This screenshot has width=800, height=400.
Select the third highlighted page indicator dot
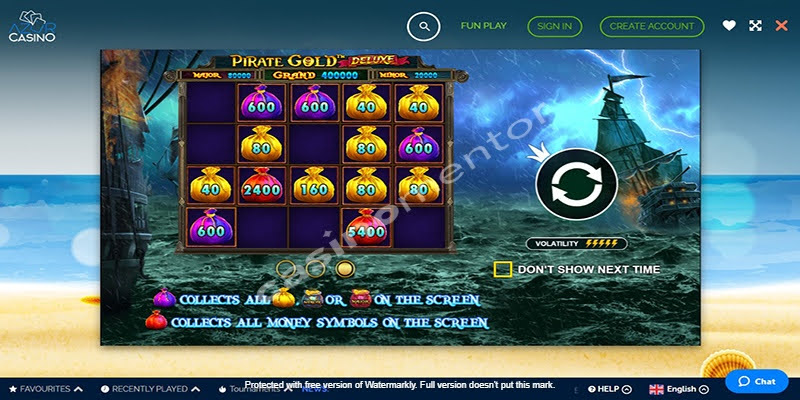(x=345, y=268)
